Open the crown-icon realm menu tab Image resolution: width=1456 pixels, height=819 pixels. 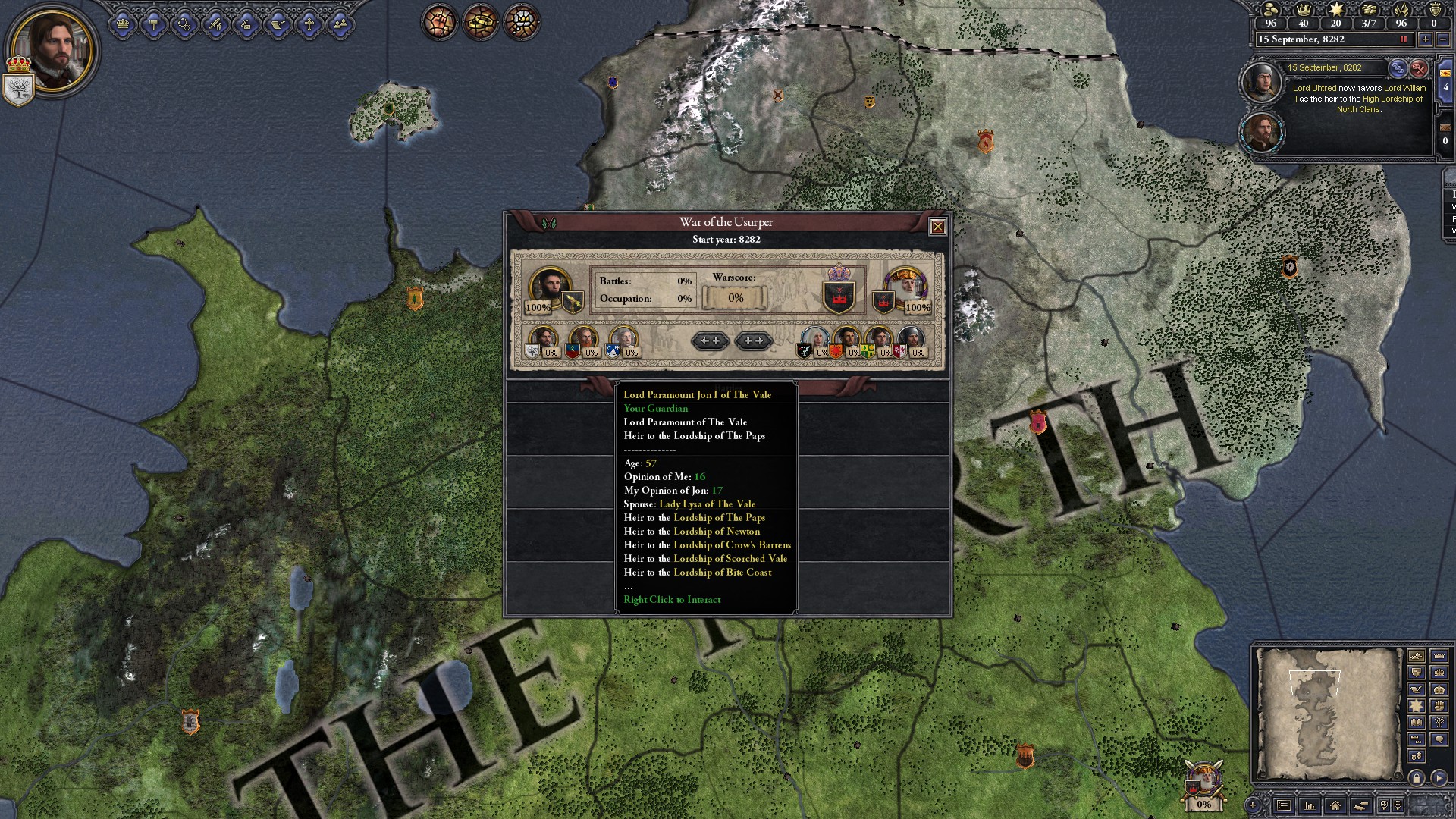(x=123, y=25)
